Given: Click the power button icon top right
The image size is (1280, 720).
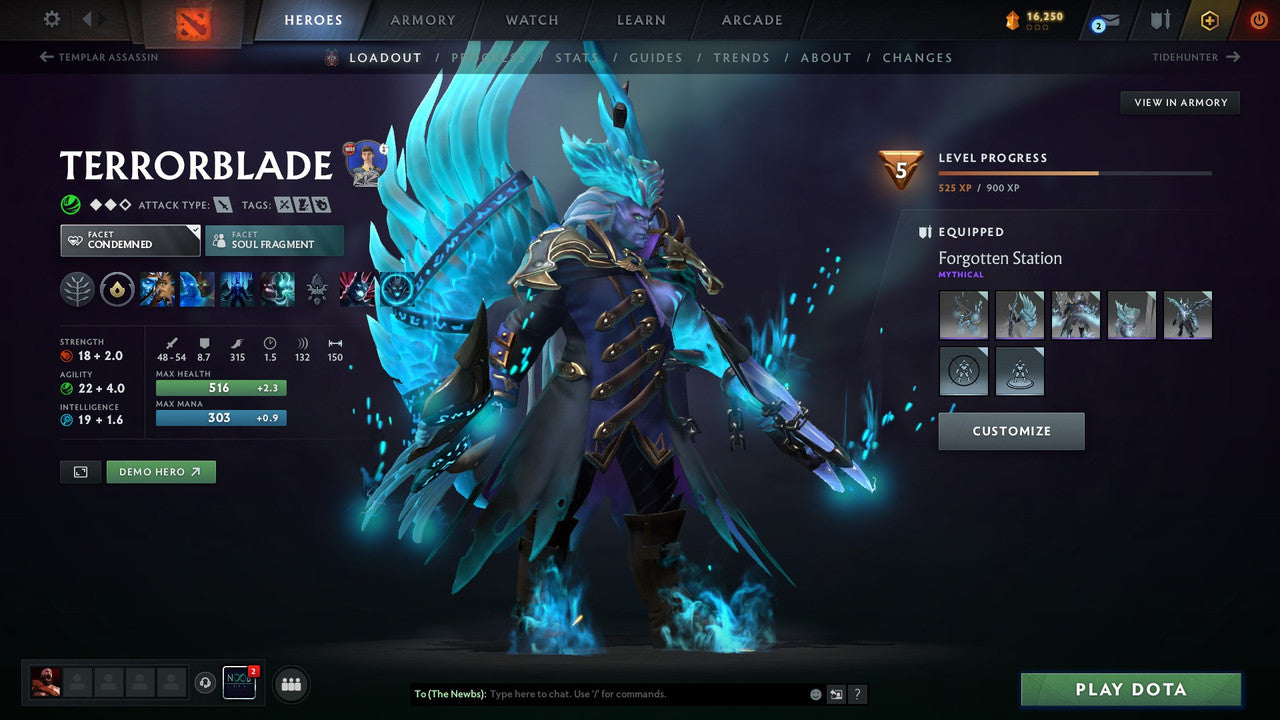Looking at the screenshot, I should [x=1258, y=19].
